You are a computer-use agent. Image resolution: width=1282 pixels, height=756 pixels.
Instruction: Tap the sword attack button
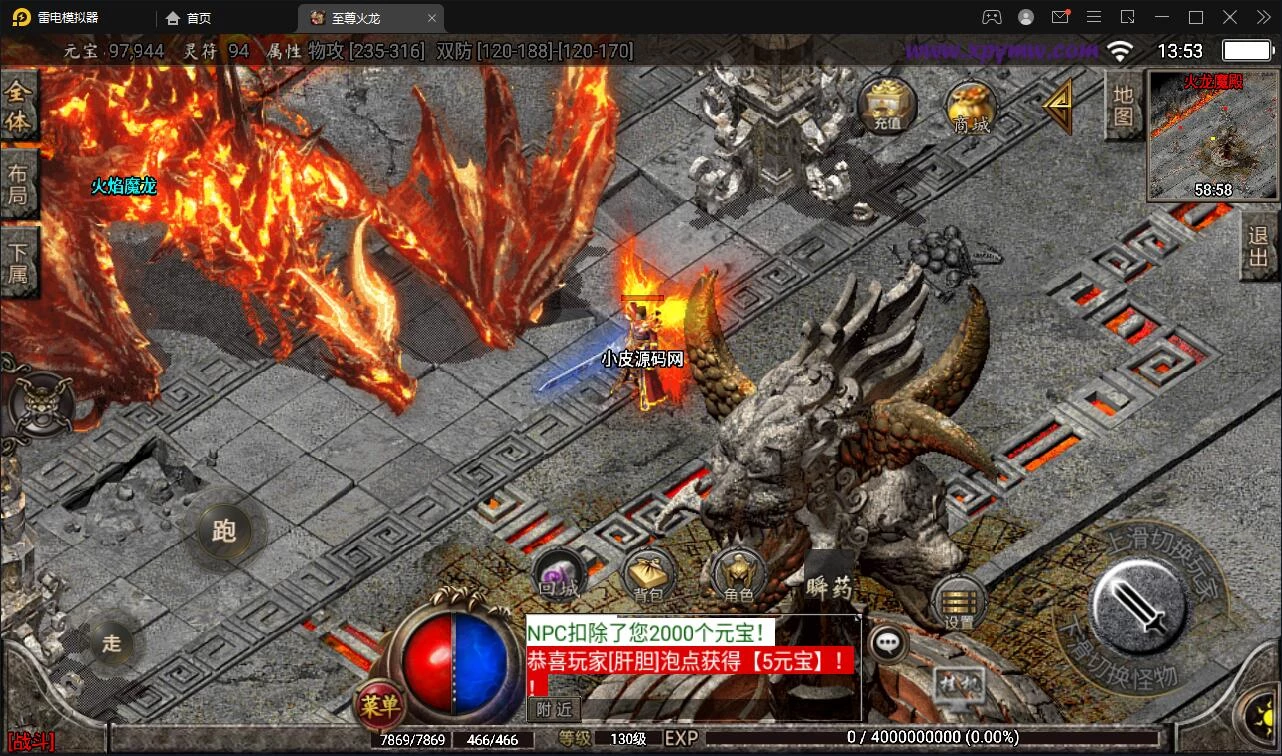[1138, 605]
